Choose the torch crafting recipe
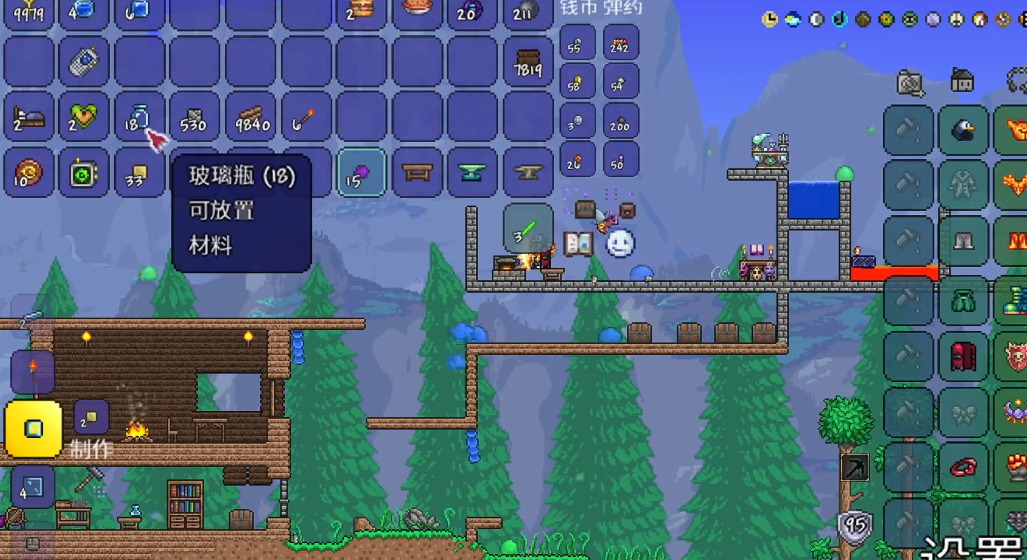Viewport: 1027px width, 560px height. pyautogui.click(x=32, y=372)
